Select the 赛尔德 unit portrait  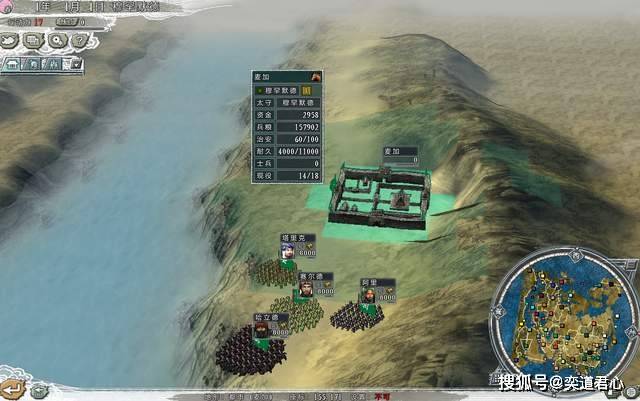click(x=306, y=289)
